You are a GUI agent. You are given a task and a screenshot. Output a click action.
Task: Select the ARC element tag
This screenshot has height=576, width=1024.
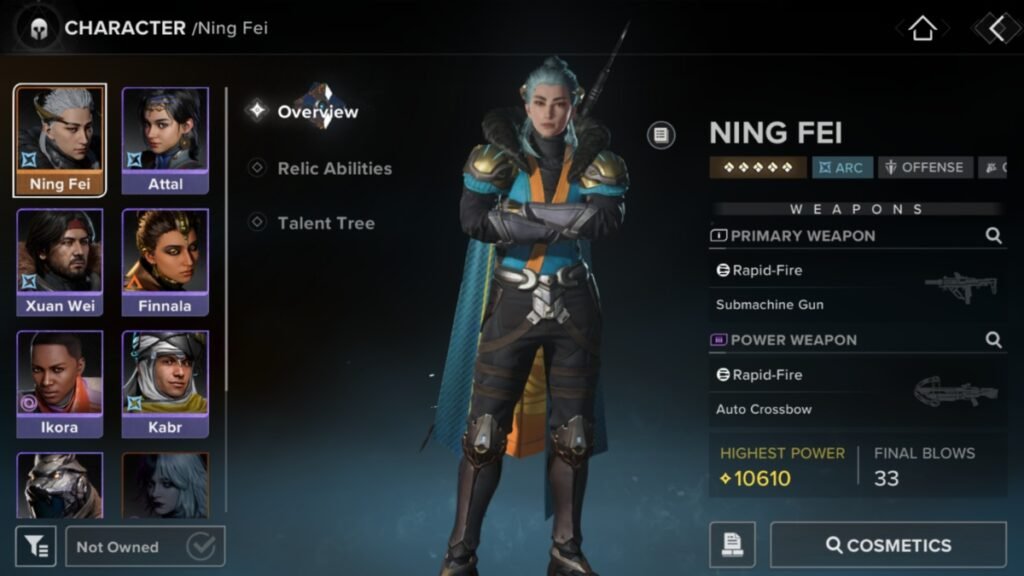pyautogui.click(x=842, y=168)
